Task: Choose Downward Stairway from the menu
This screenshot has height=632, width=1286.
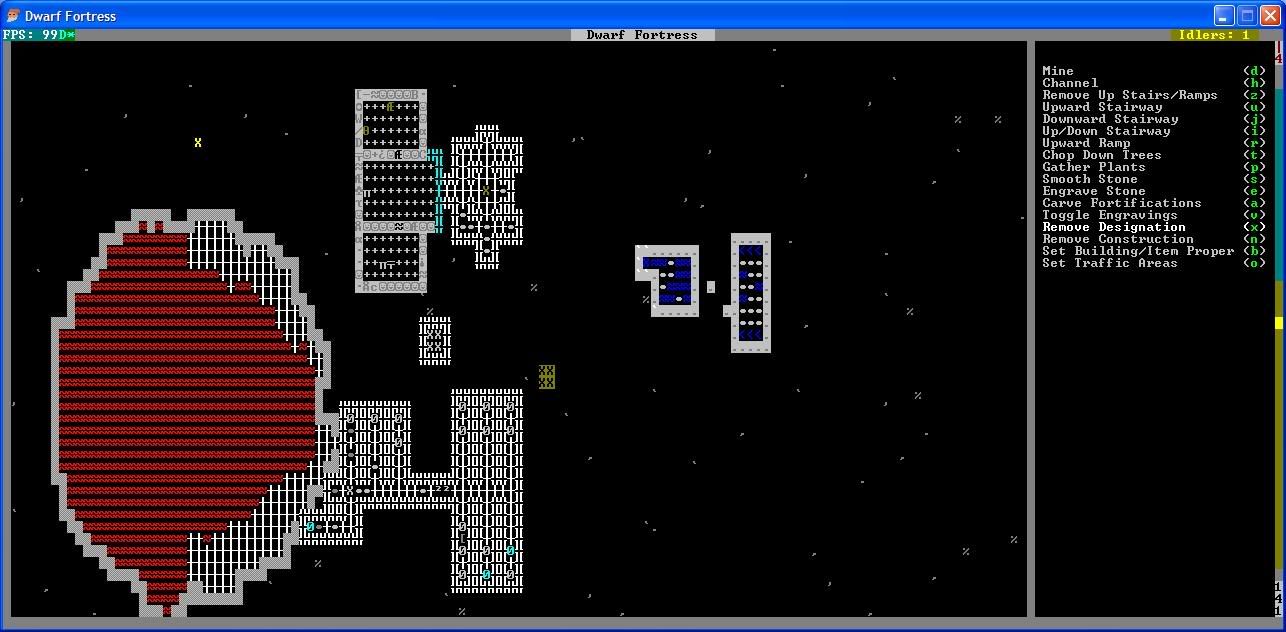Action: 1110,119
